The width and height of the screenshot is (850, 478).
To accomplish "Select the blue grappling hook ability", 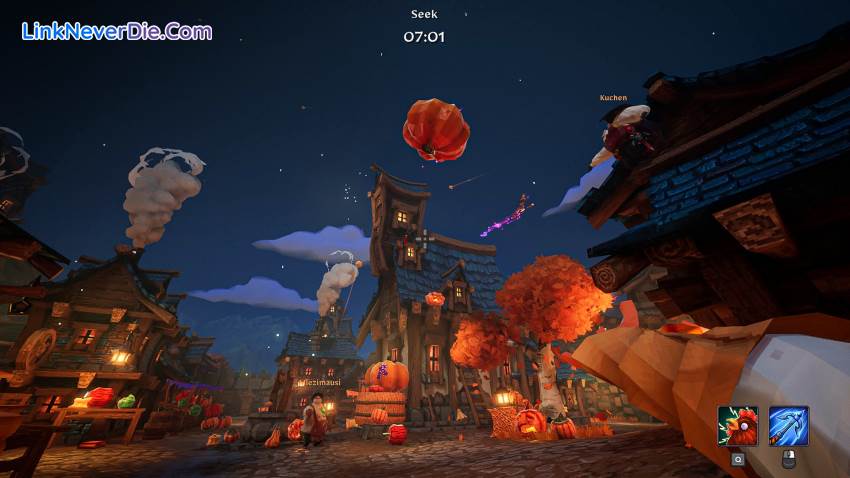I will pyautogui.click(x=788, y=426).
